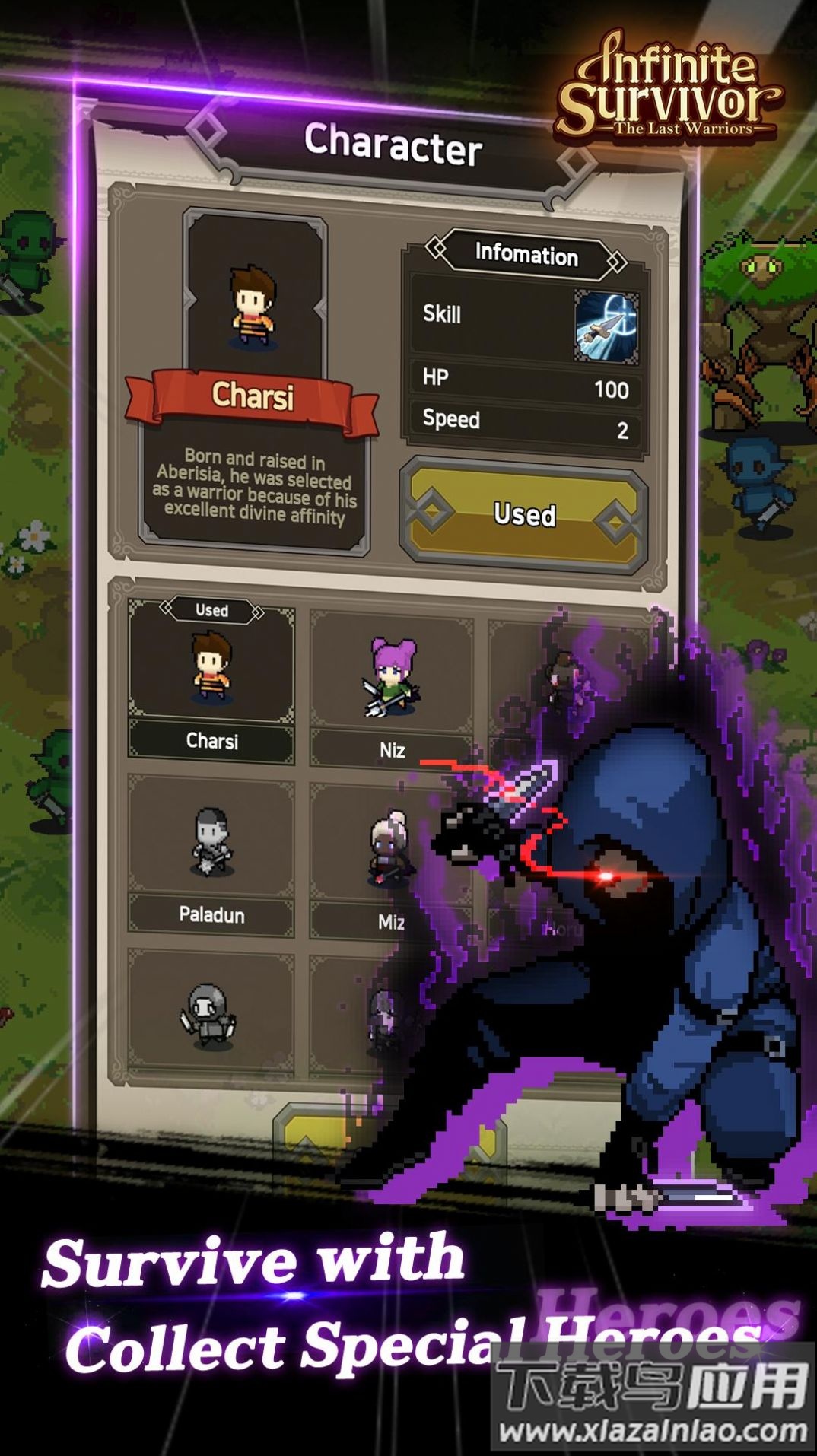The width and height of the screenshot is (817, 1456).
Task: Select the Charsi character tile
Action: (x=211, y=676)
